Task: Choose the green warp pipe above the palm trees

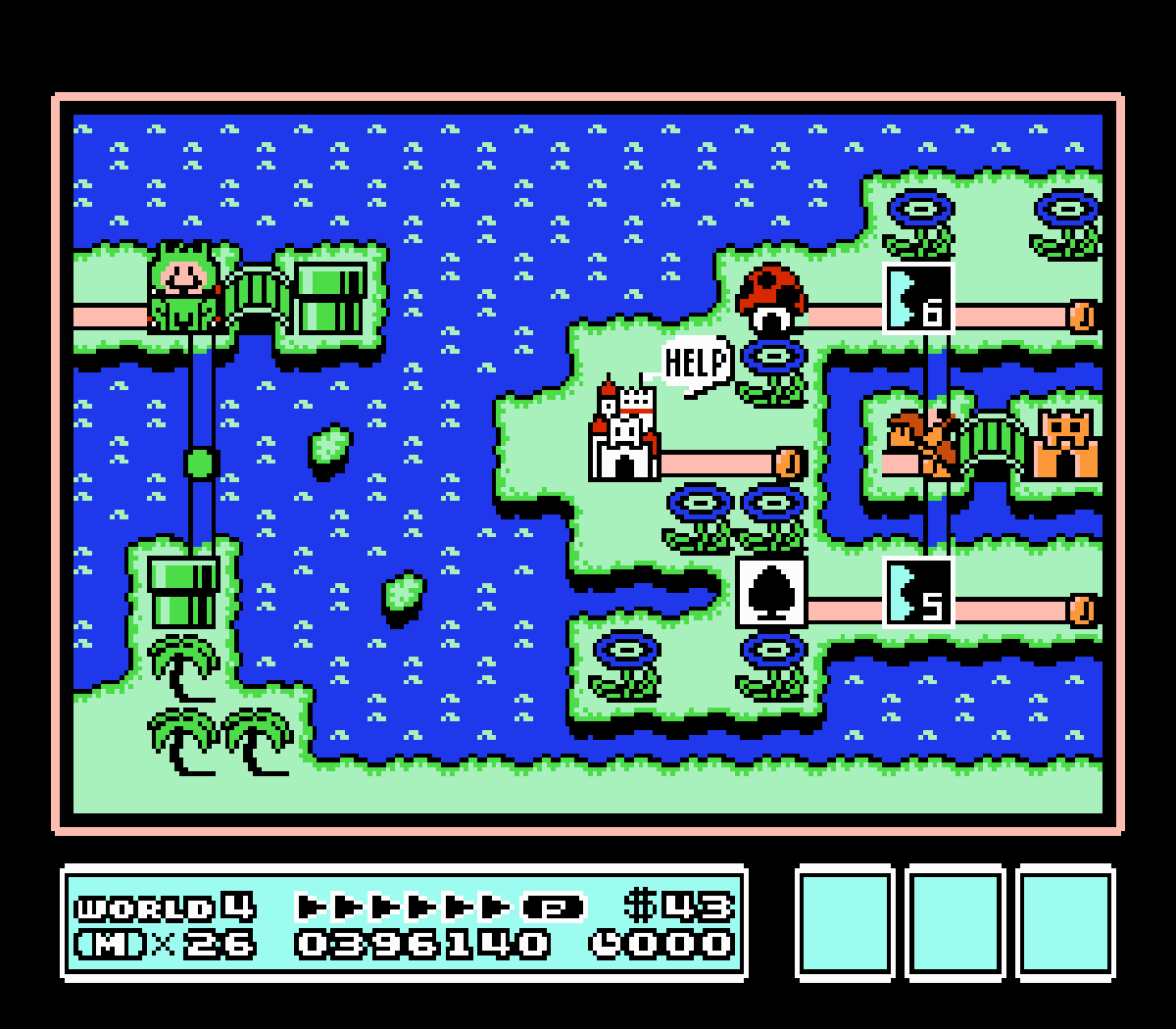Action: [183, 591]
